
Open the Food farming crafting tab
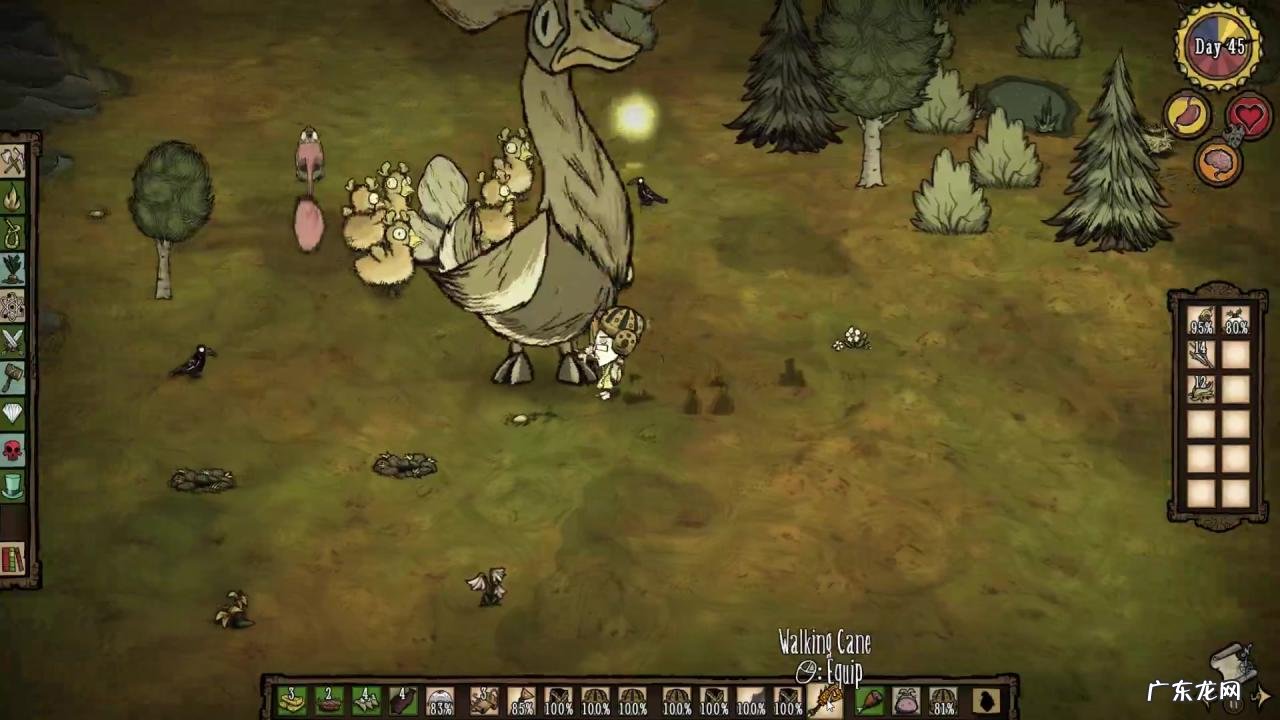[13, 269]
